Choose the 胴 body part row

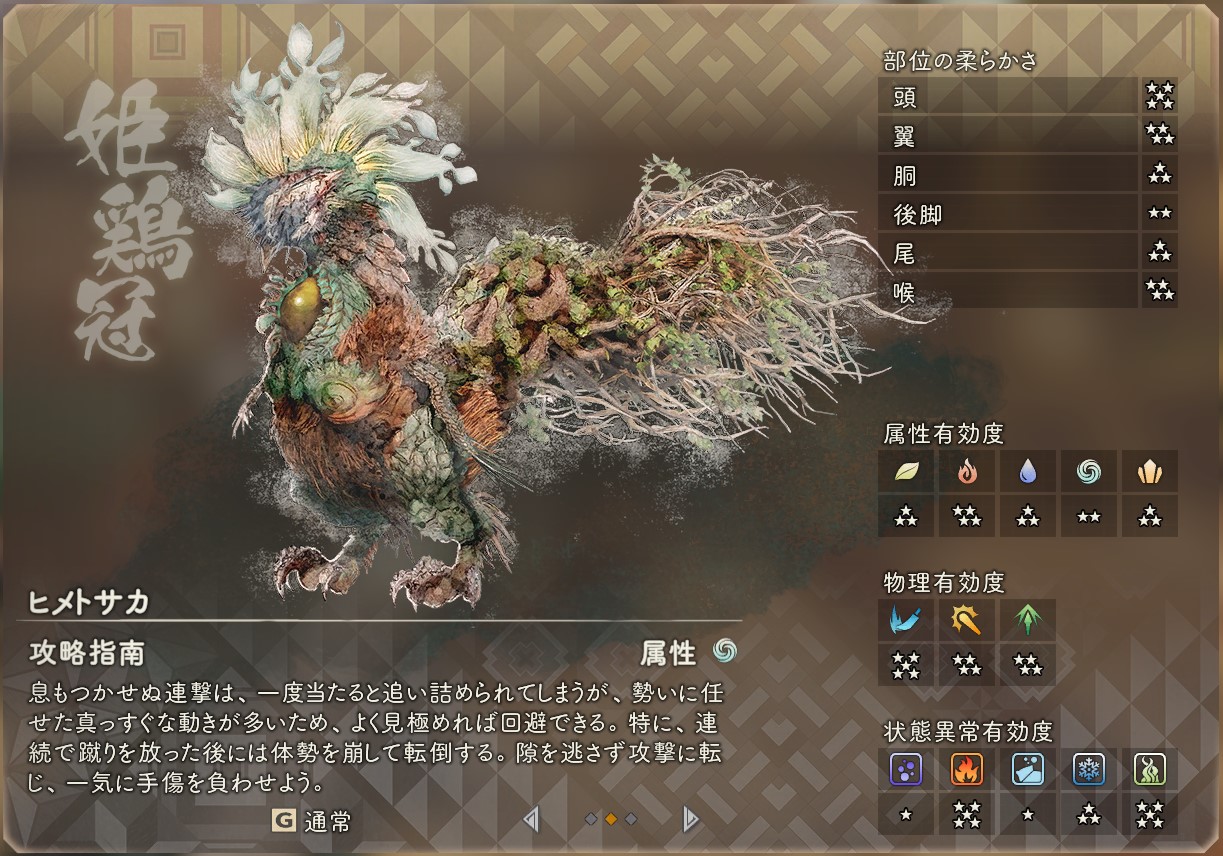point(1008,174)
